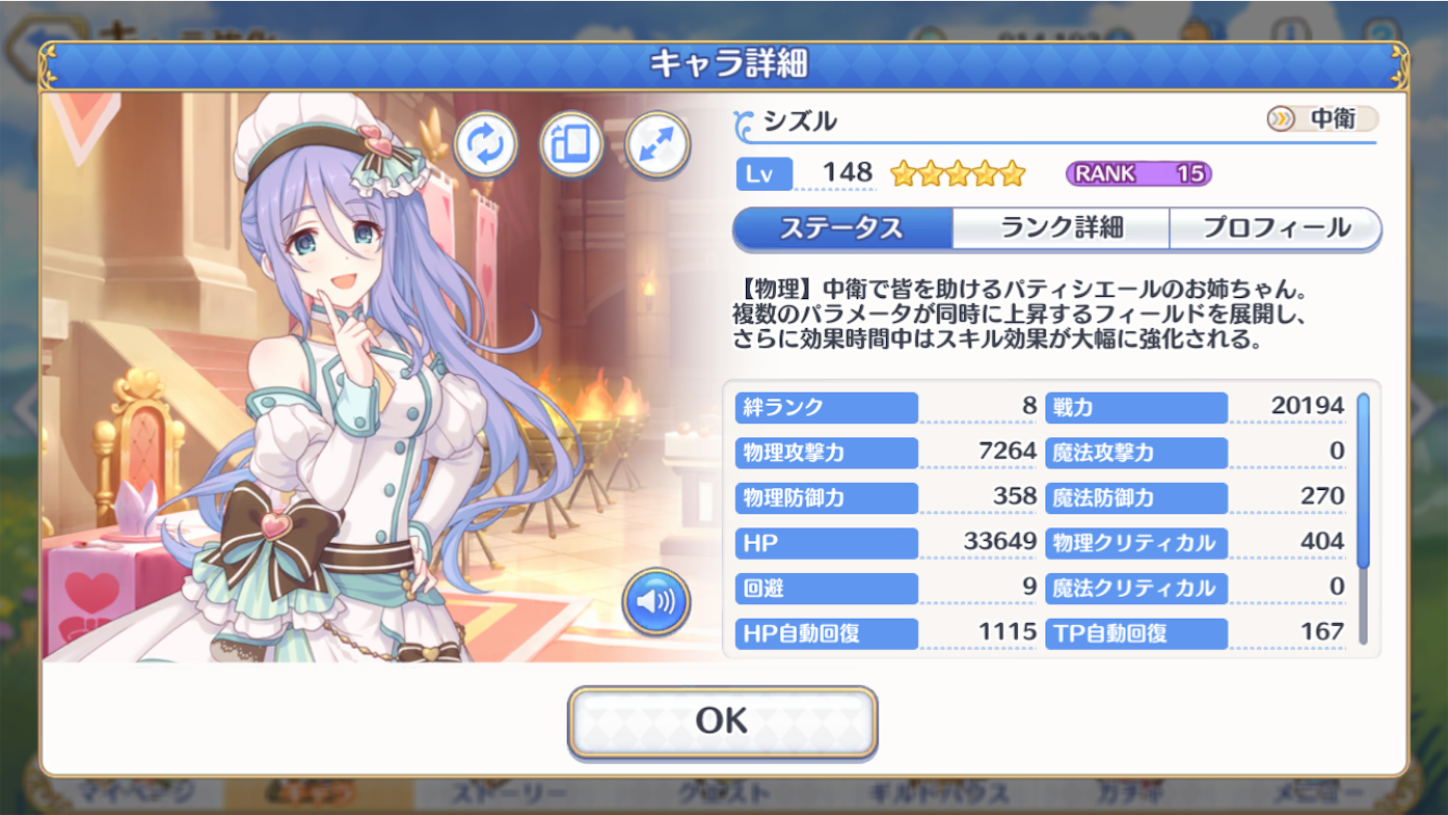Tap the blue swap/refresh icon above the character art
Viewport: 1448px width, 815px height.
(486, 146)
